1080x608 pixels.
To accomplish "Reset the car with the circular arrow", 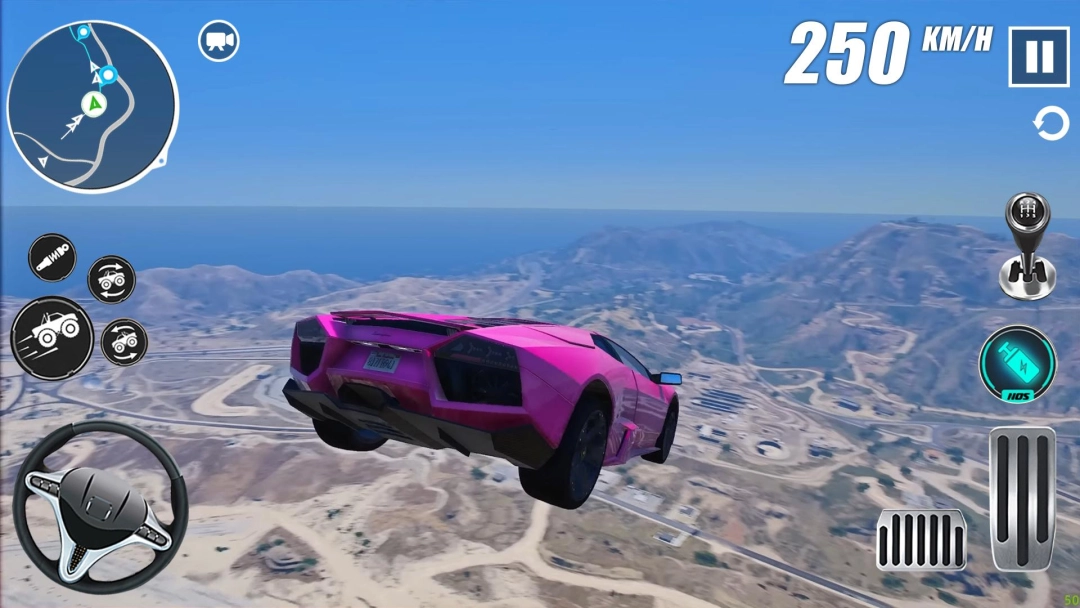I will click(1050, 125).
